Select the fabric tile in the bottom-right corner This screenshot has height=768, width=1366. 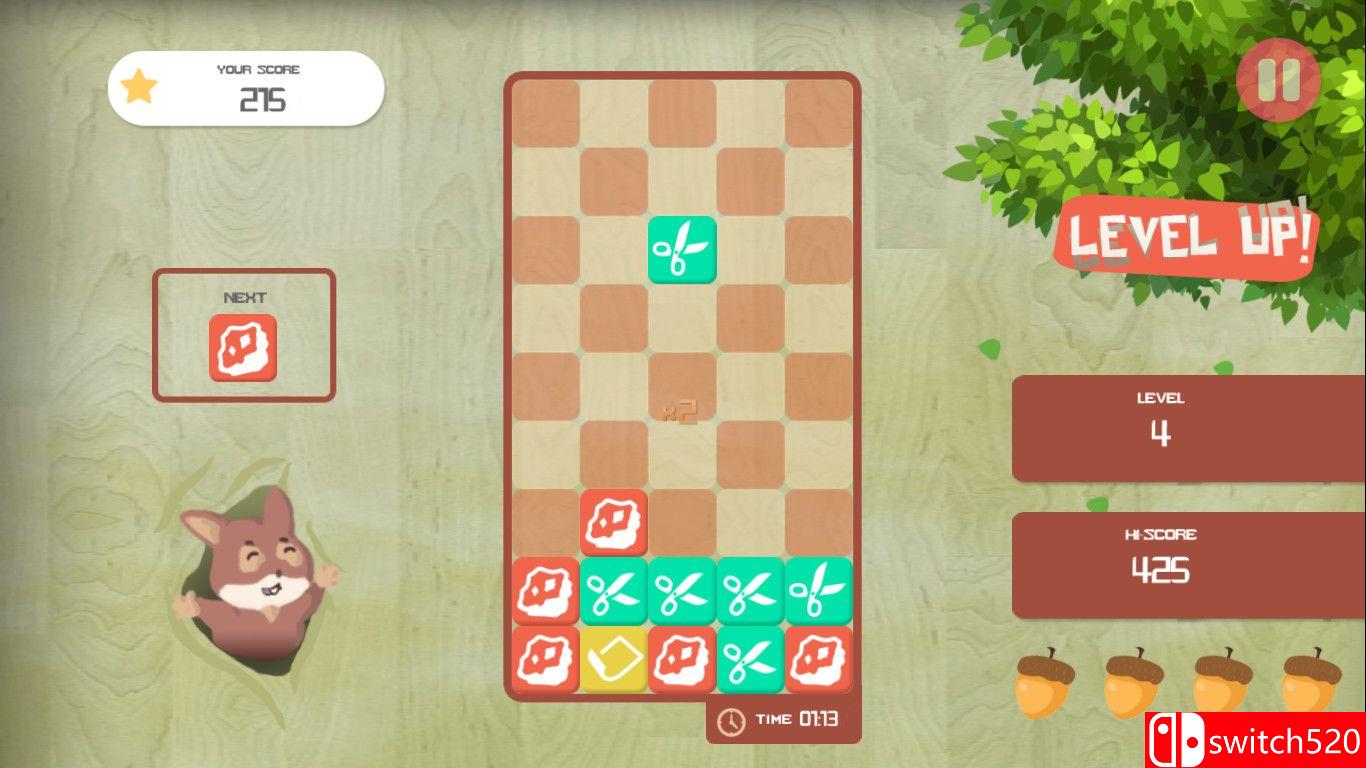click(x=819, y=660)
